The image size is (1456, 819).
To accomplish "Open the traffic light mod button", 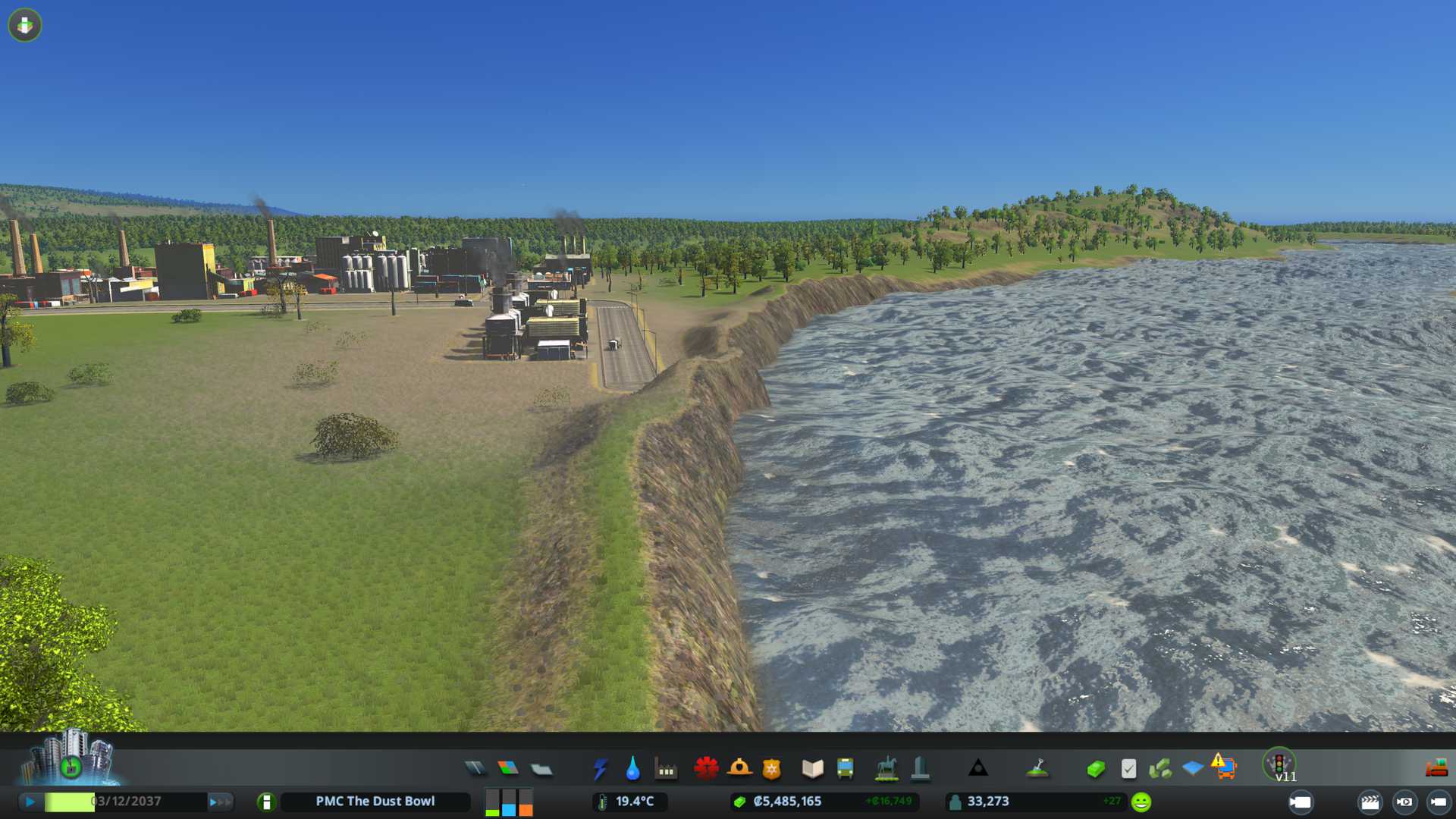I will (x=1279, y=764).
